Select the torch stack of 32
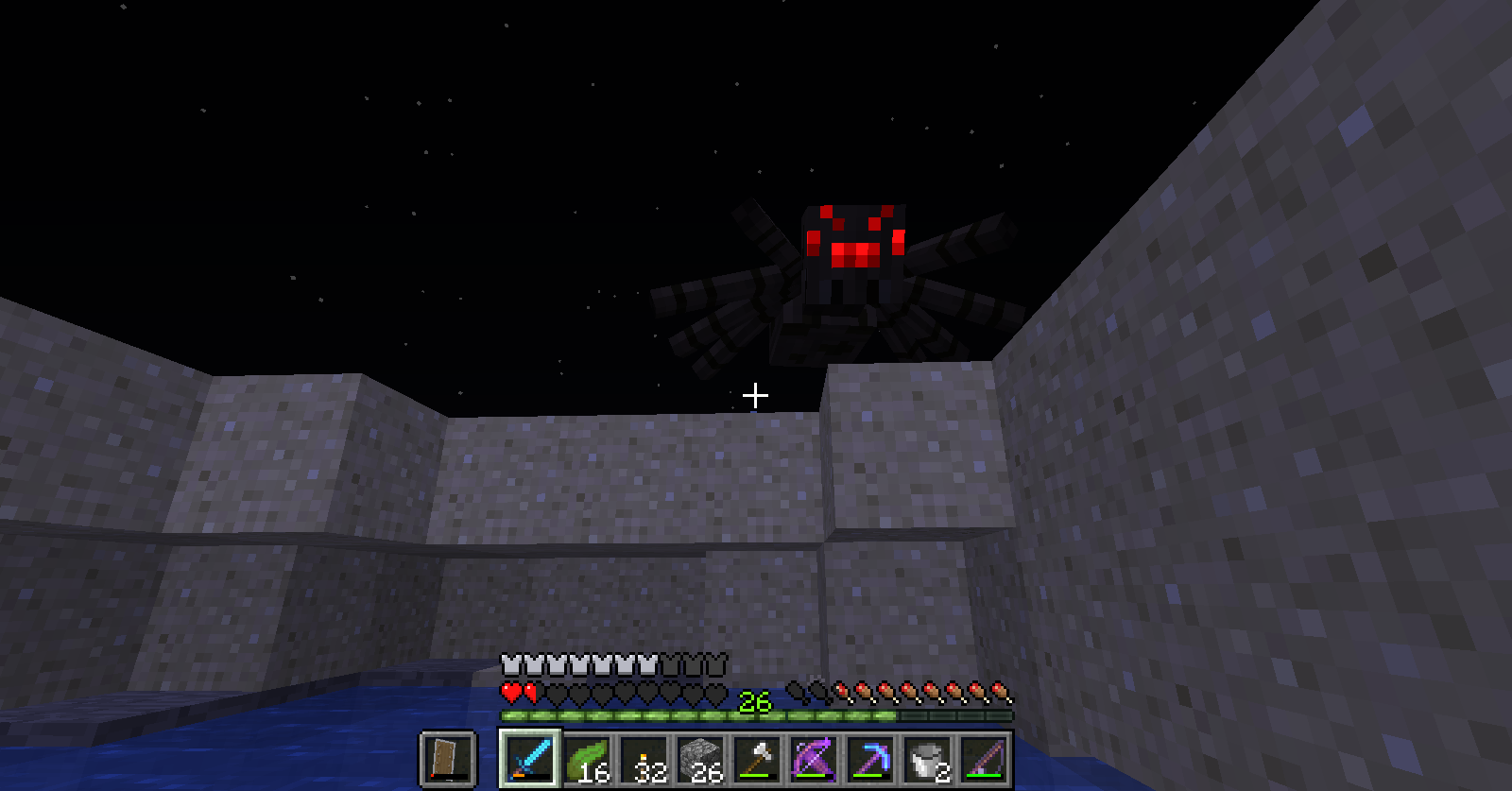Viewport: 1512px width, 791px height. click(644, 758)
